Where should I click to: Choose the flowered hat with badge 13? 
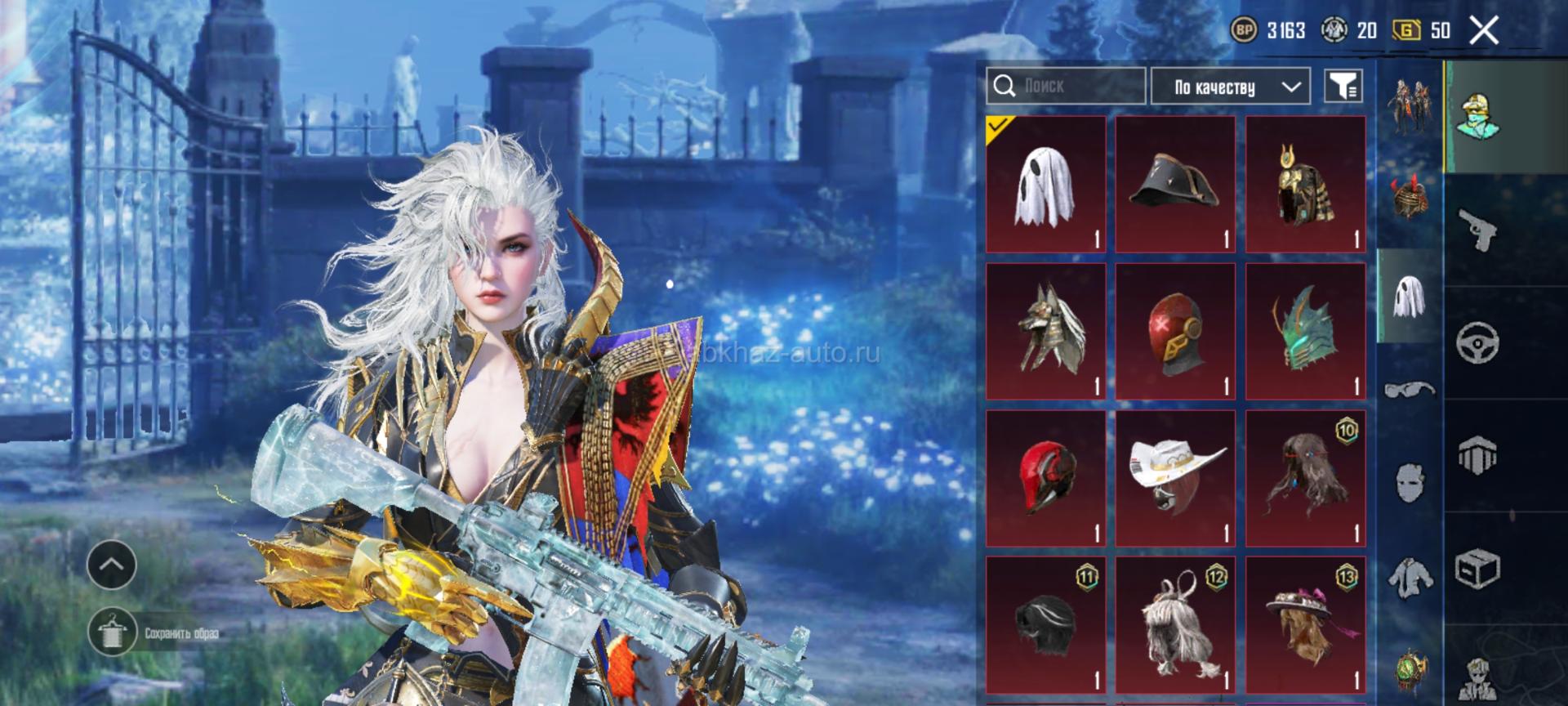pos(1305,625)
